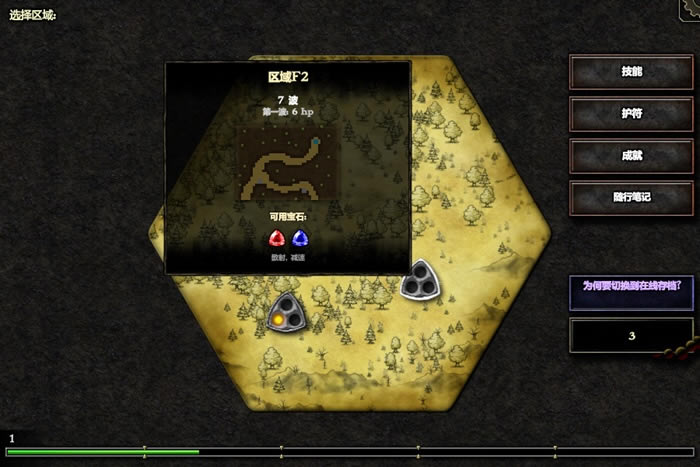The width and height of the screenshot is (700, 467).
Task: Show the 成就 achievements screen
Action: [631, 156]
